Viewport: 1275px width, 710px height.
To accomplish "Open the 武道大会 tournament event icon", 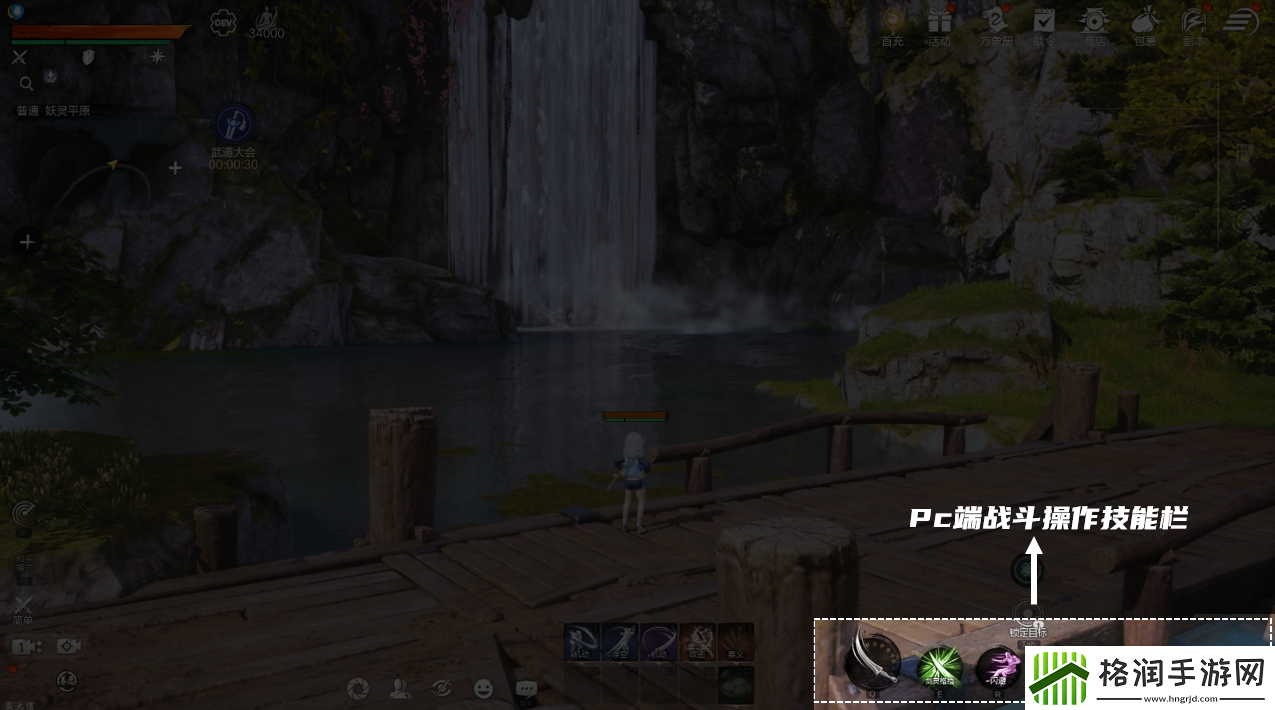I will point(234,124).
